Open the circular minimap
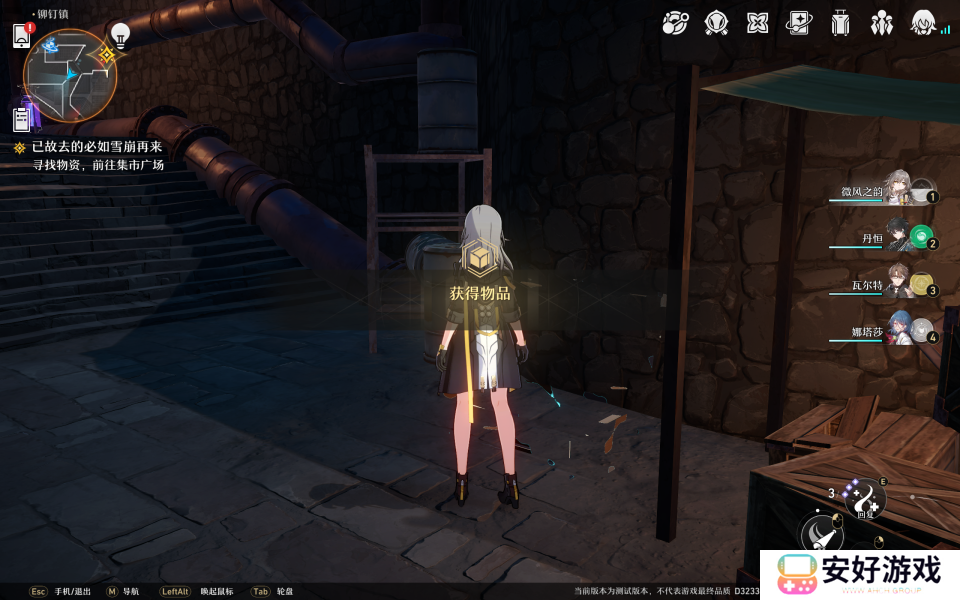960x600 pixels. [70, 74]
